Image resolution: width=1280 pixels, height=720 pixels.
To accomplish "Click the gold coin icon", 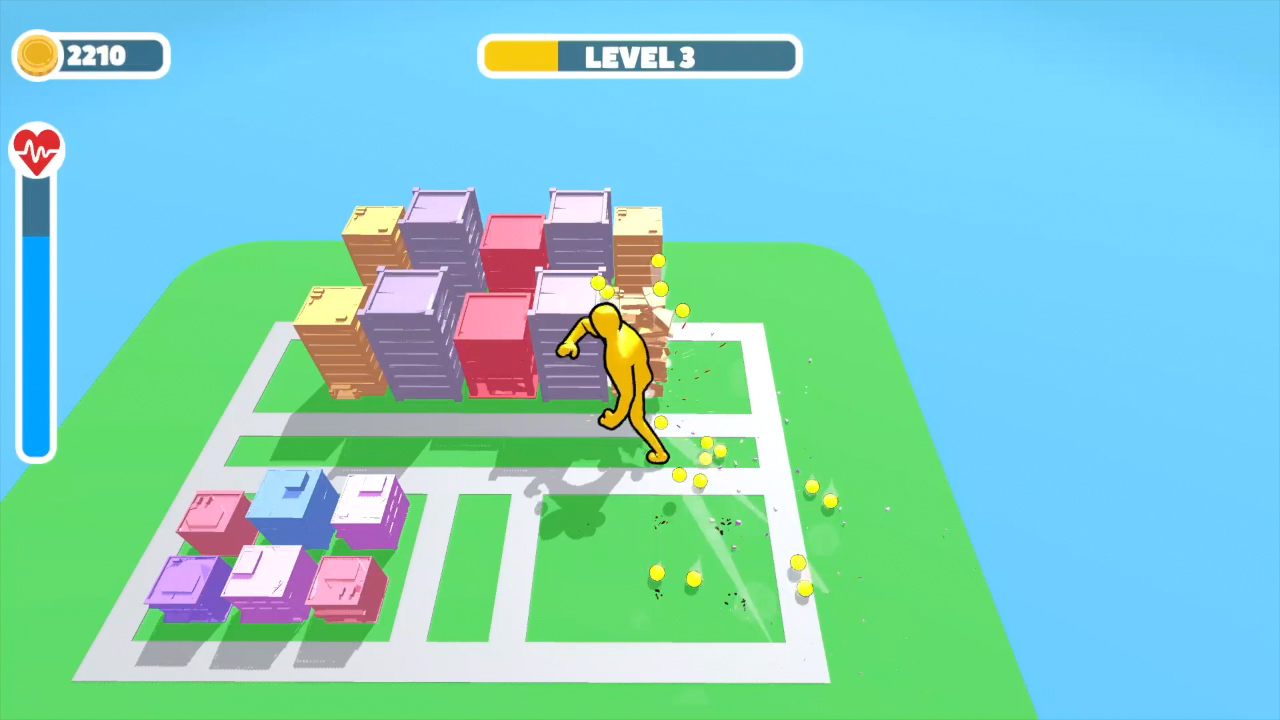I will pos(37,56).
